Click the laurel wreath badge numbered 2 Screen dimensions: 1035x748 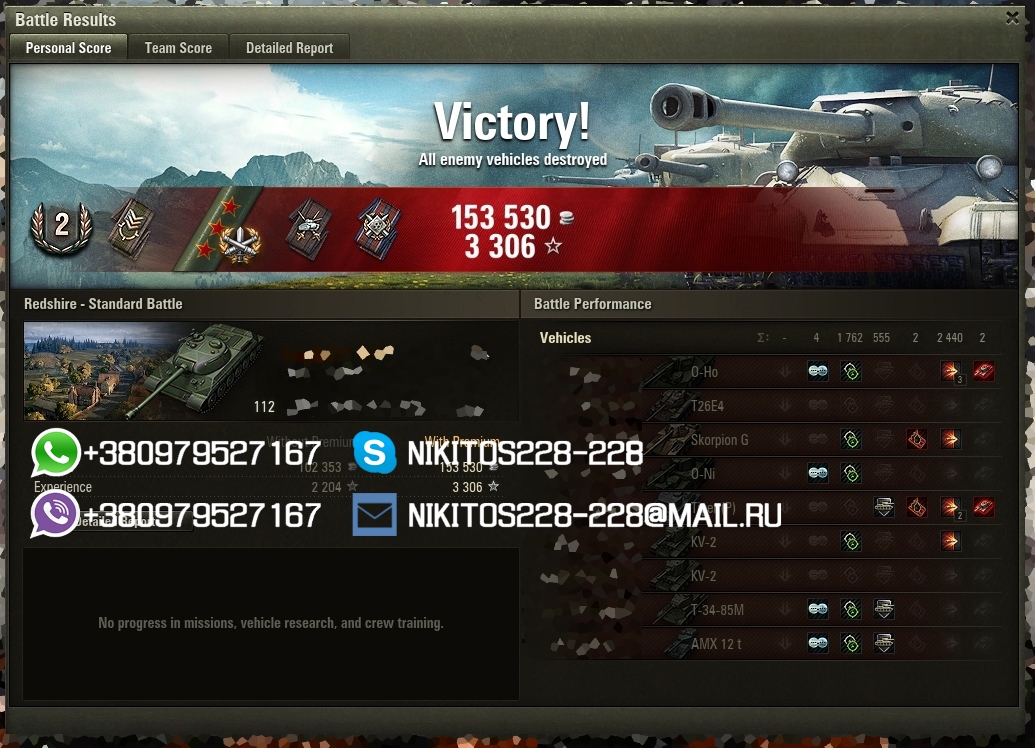(61, 226)
